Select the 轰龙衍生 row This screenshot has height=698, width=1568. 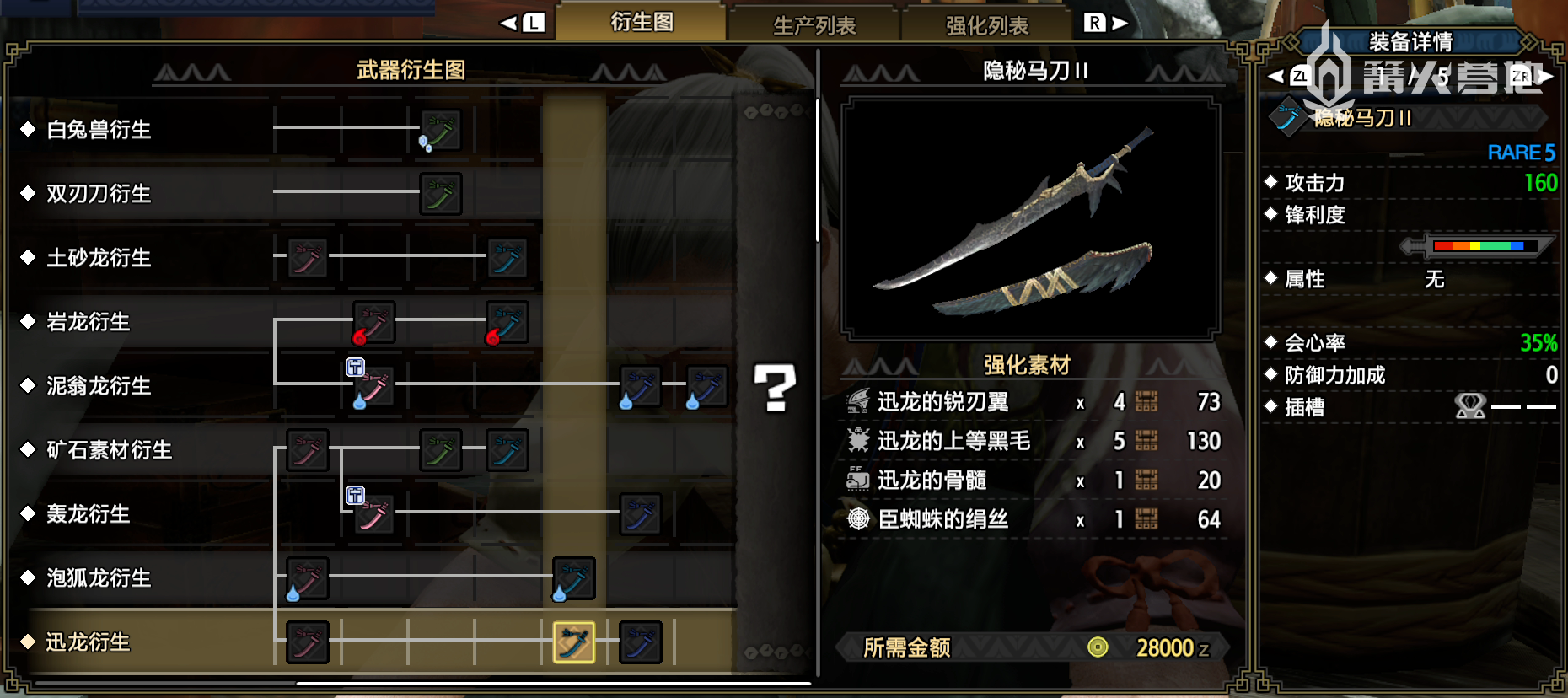(x=89, y=514)
